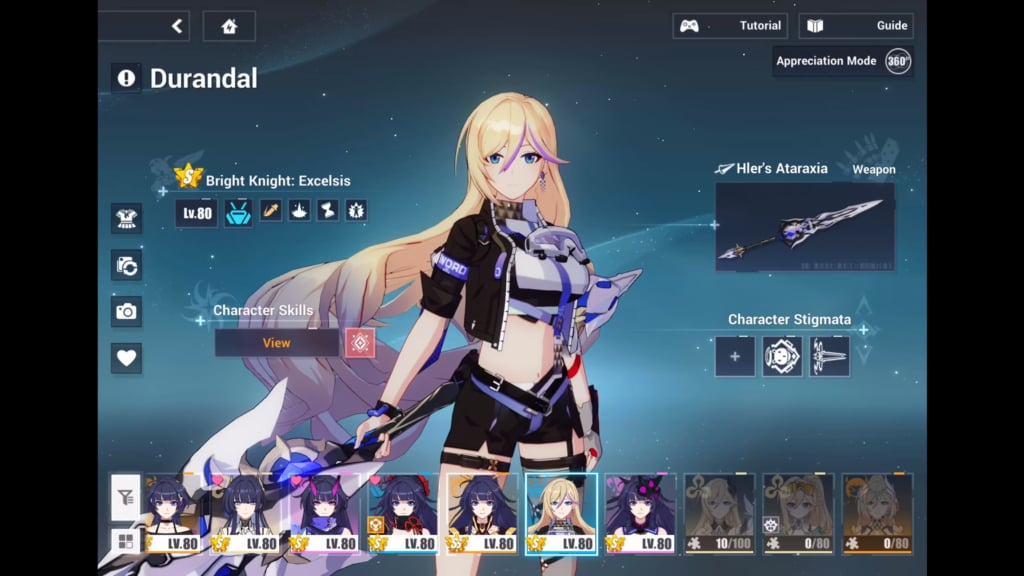Return to the home screen
The image size is (1024, 576).
pyautogui.click(x=229, y=26)
